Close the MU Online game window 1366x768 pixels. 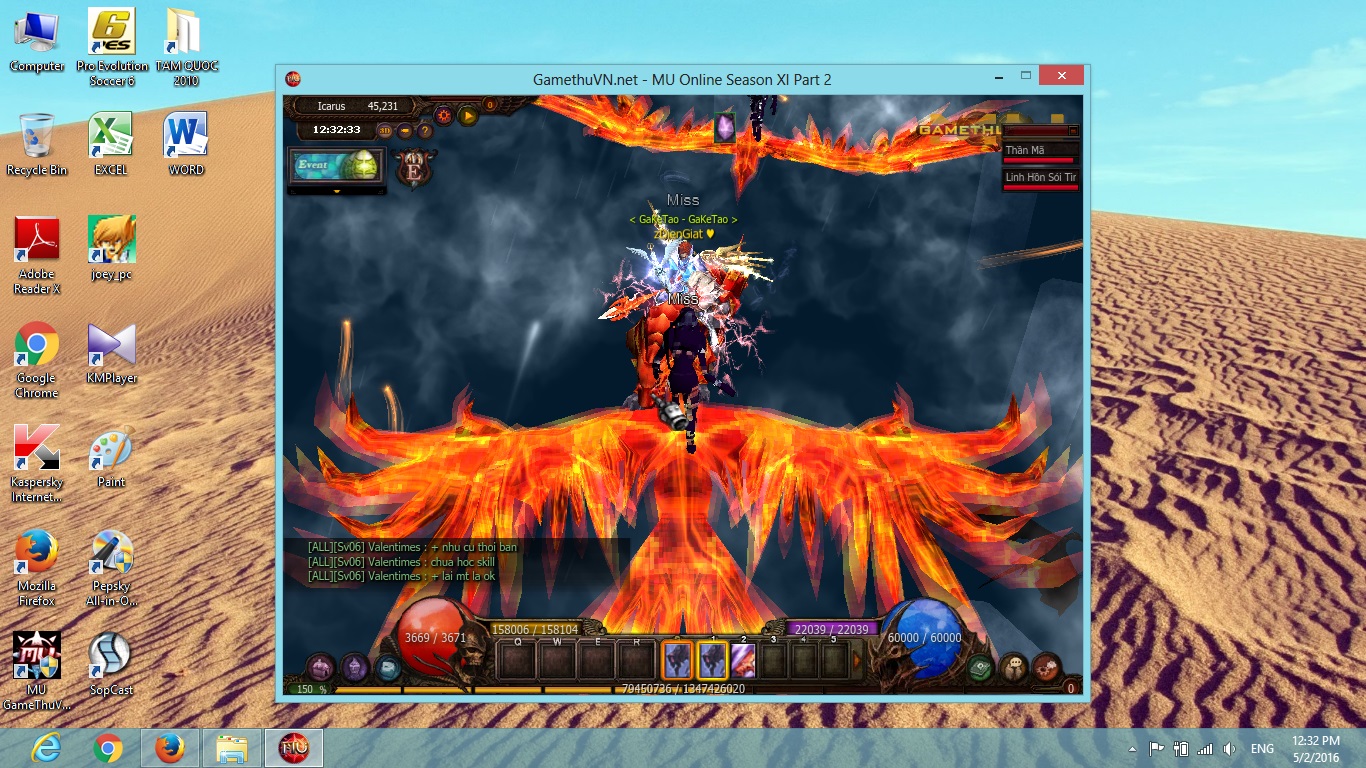click(x=1060, y=76)
